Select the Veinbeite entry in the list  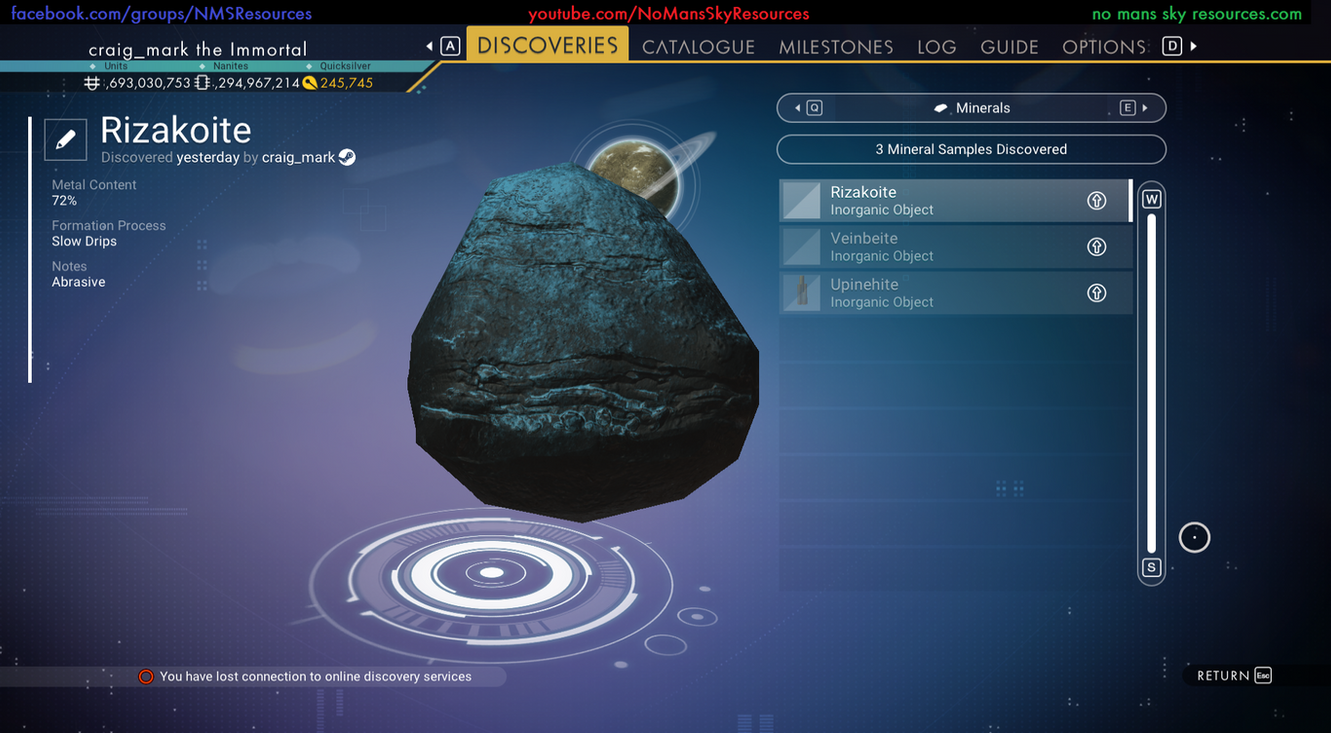click(x=950, y=246)
